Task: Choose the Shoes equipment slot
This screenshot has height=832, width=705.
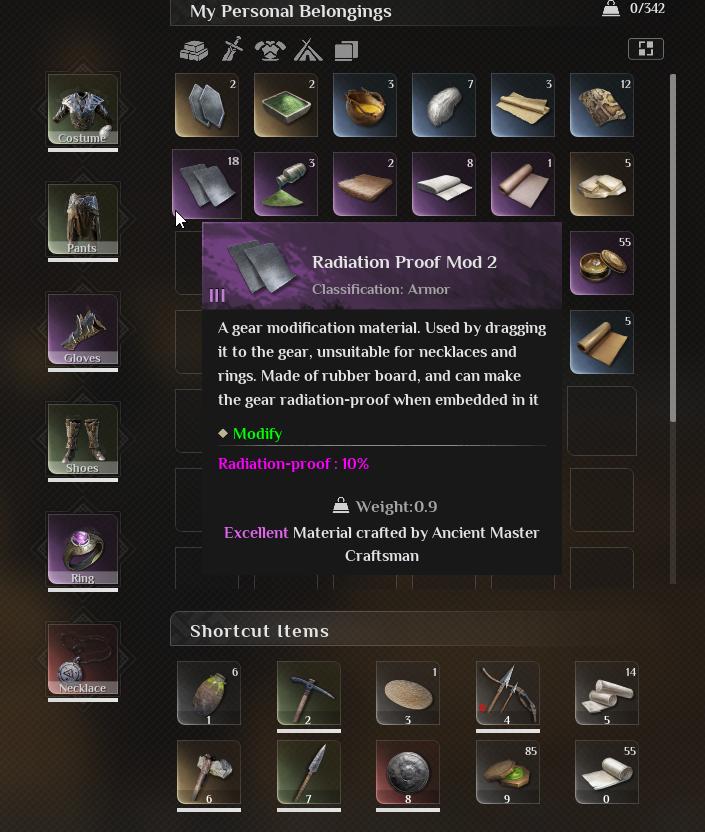Action: tap(83, 439)
